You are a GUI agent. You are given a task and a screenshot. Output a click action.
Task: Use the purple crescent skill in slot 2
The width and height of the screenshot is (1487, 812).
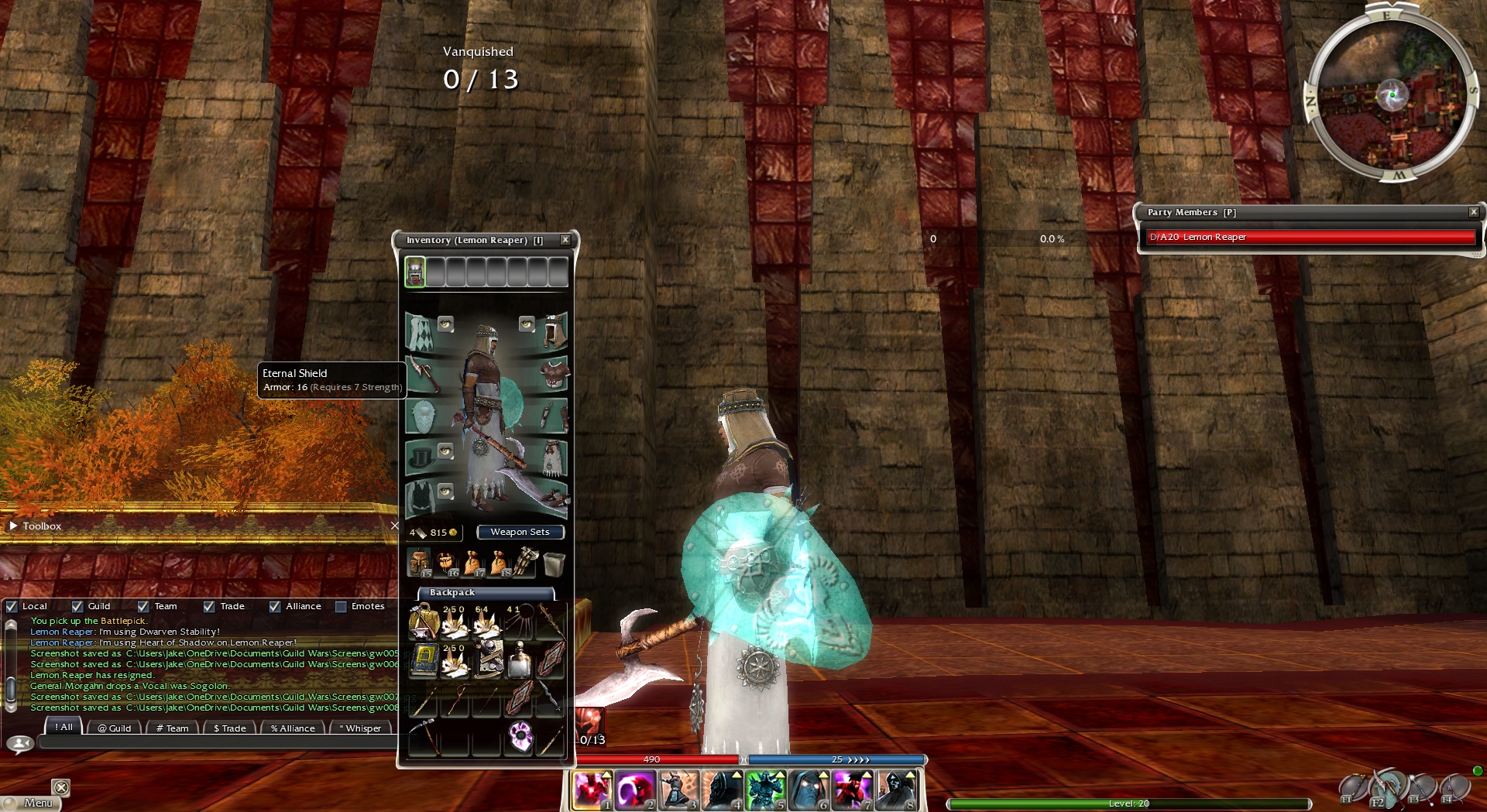[x=635, y=790]
